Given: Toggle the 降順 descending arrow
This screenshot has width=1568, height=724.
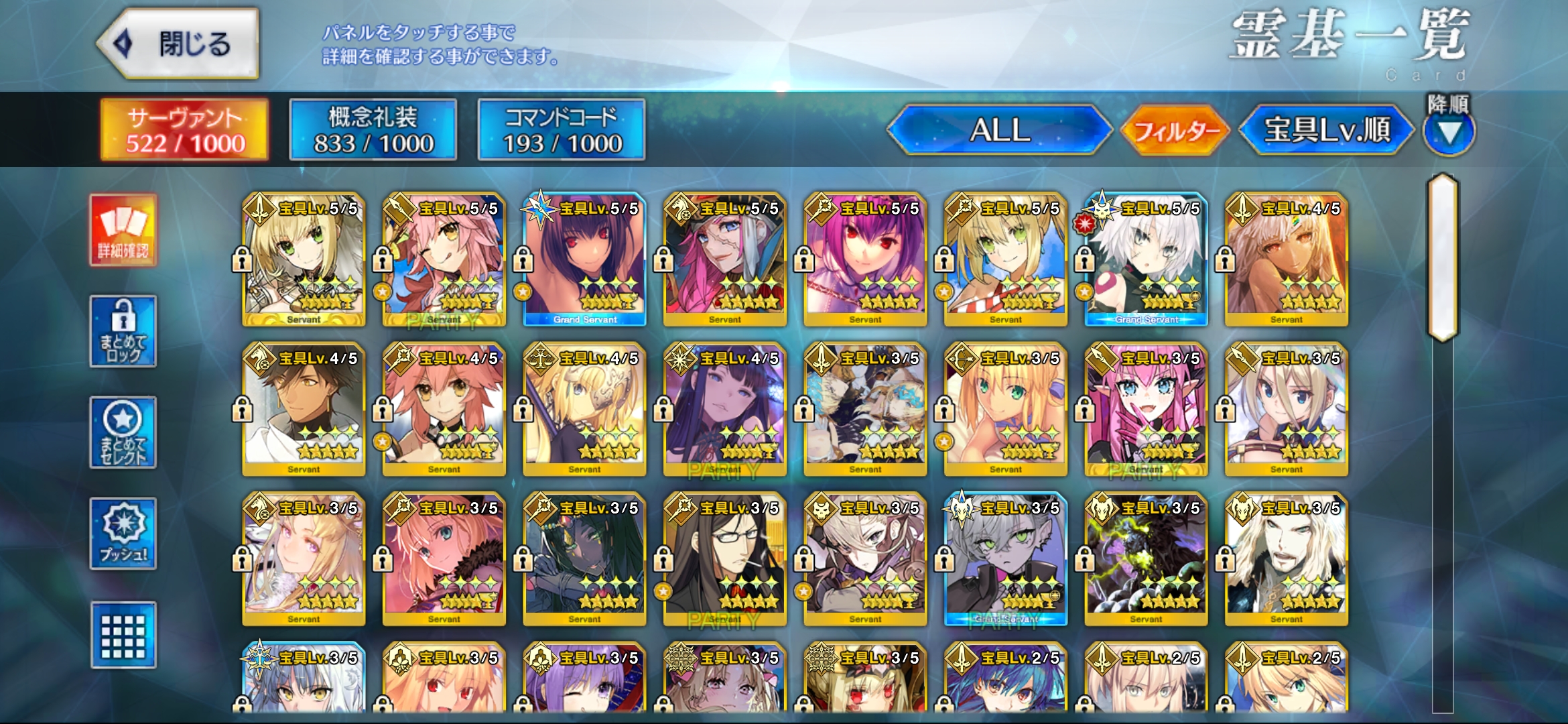Looking at the screenshot, I should pyautogui.click(x=1449, y=131).
